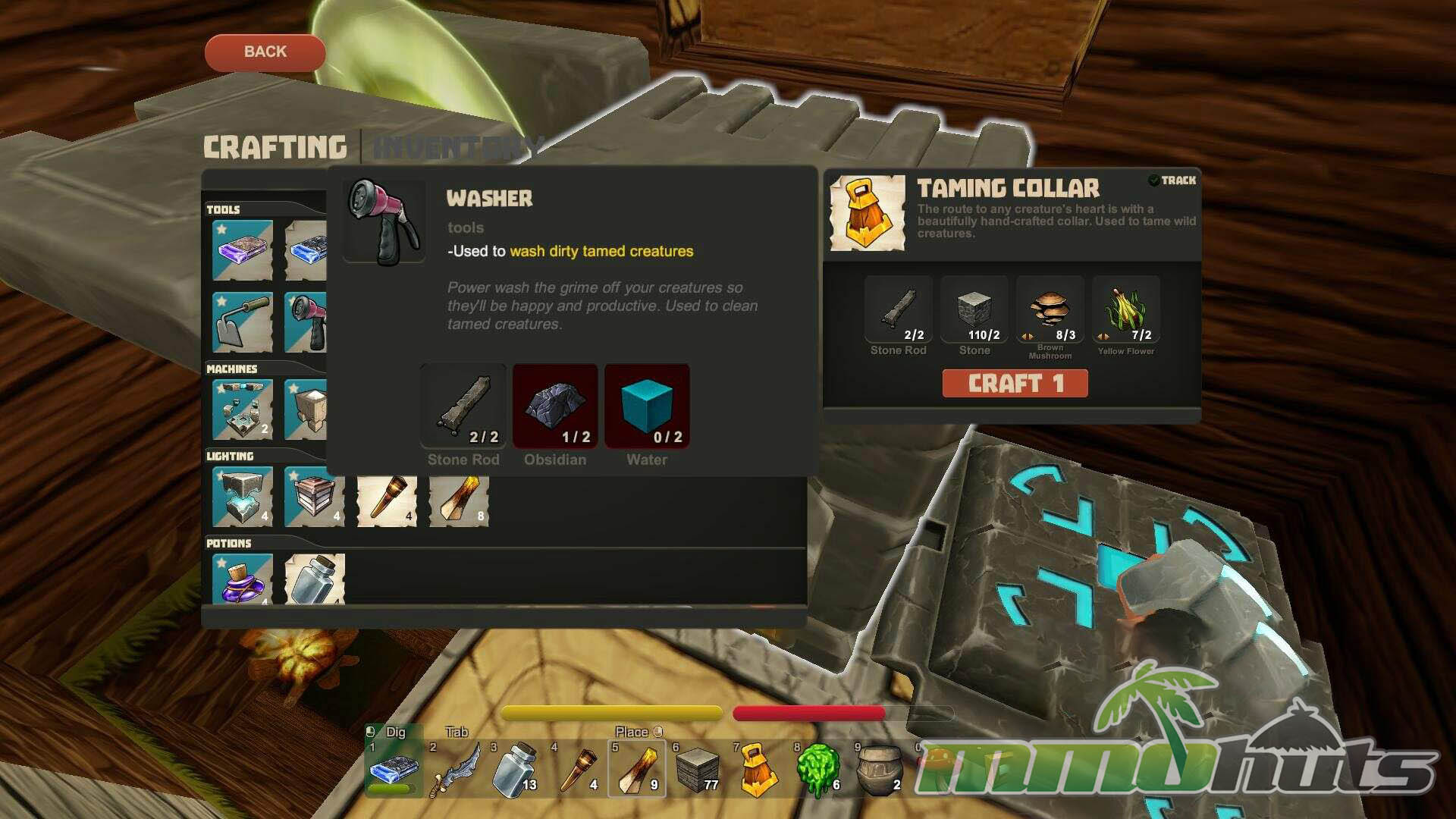1456x819 pixels.
Task: Craft one Taming Collar
Action: tap(1015, 384)
